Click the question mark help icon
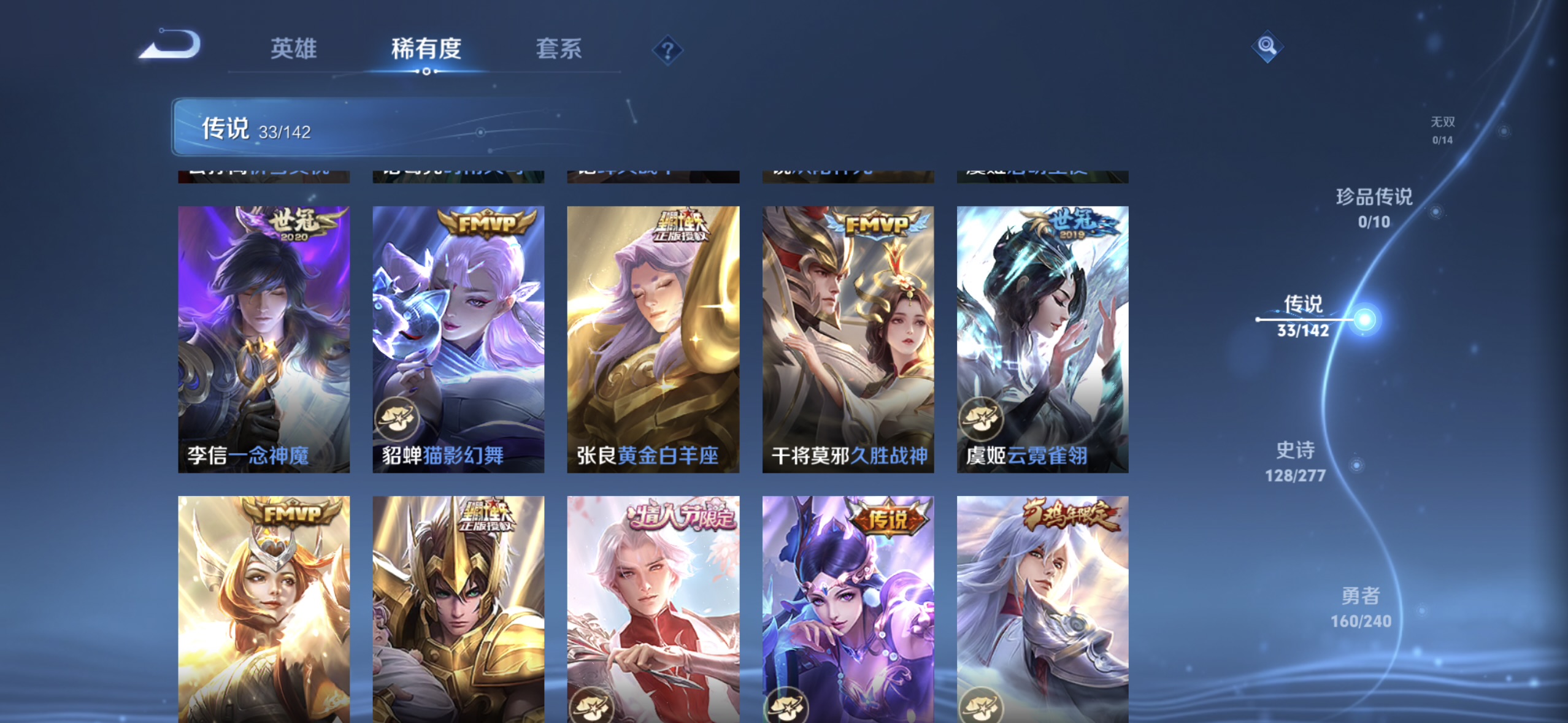 669,50
